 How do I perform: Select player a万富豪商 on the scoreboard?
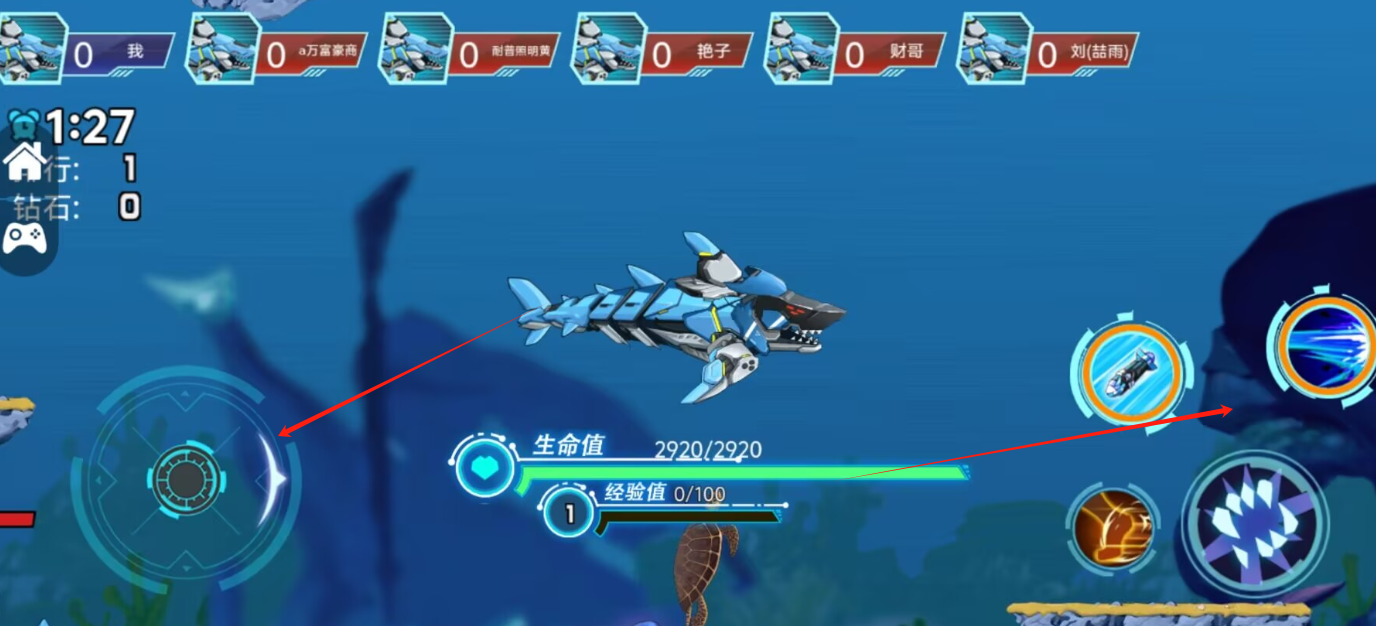click(277, 51)
